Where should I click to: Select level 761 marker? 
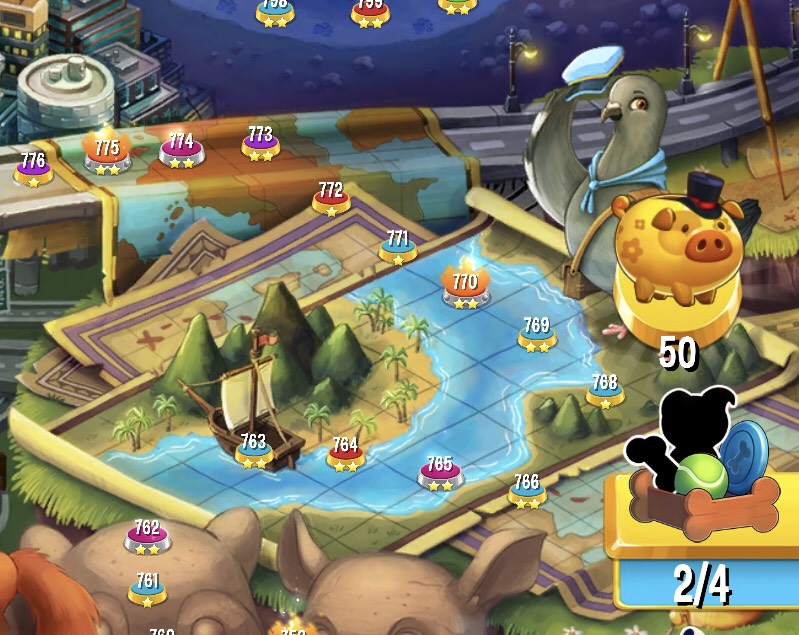point(147,590)
